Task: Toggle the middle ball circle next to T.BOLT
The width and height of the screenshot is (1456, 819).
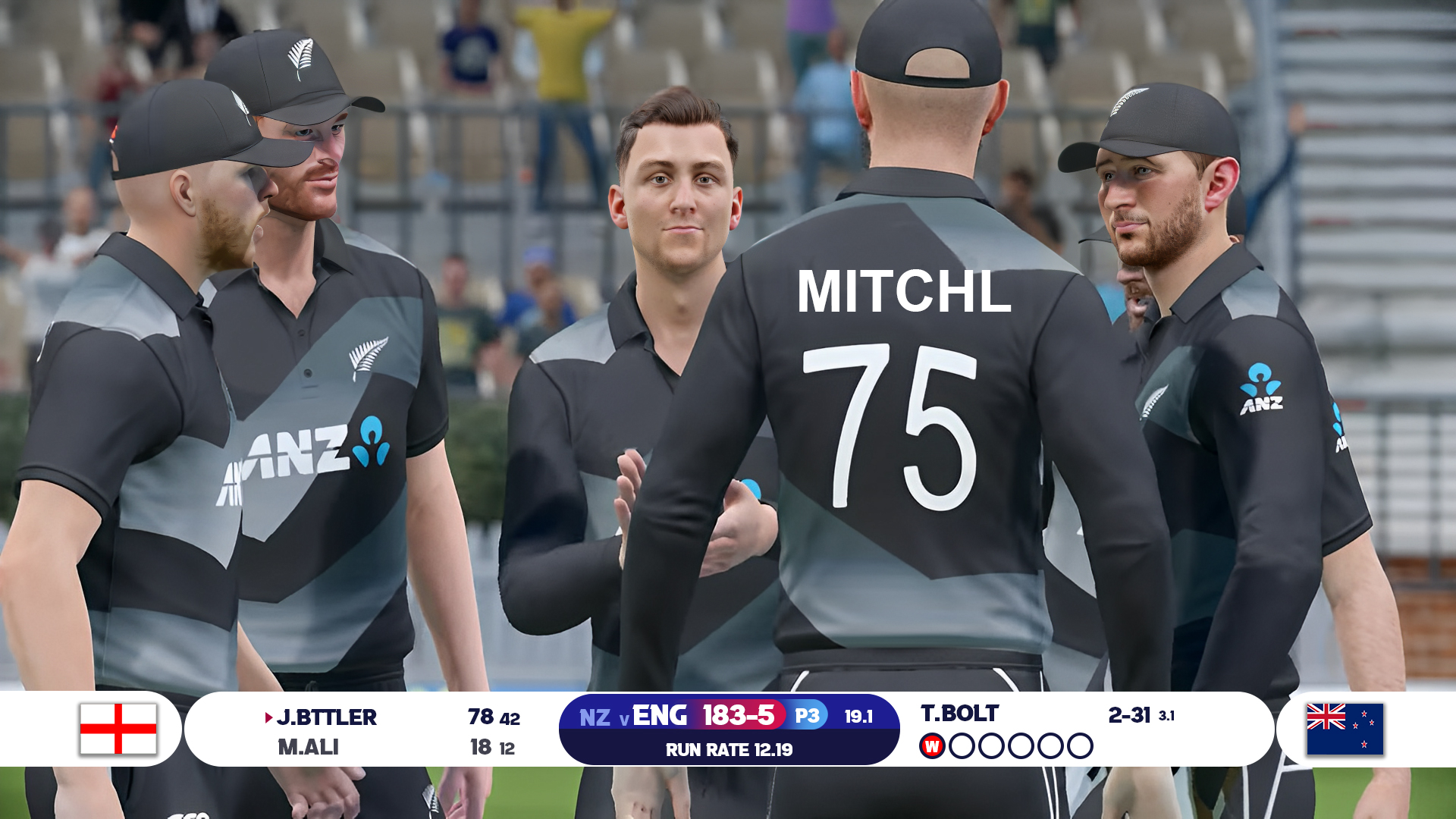Action: point(1020,745)
